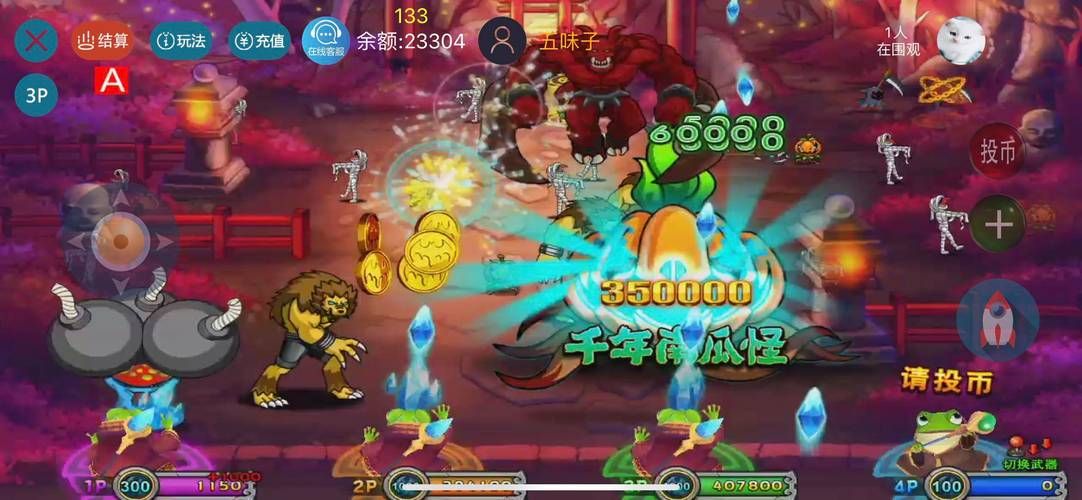Click the virtual joystick pad

pyautogui.click(x=119, y=241)
